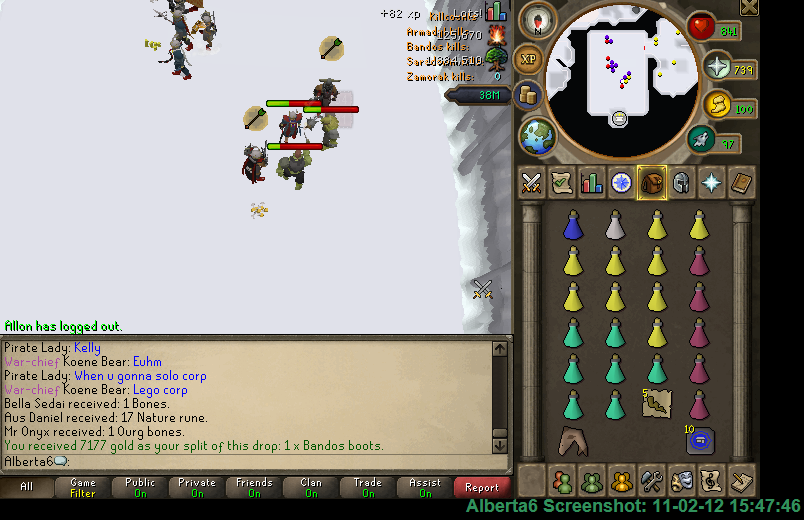Open the Combat Styles crossed swords tab
This screenshot has height=520, width=804.
pyautogui.click(x=532, y=182)
